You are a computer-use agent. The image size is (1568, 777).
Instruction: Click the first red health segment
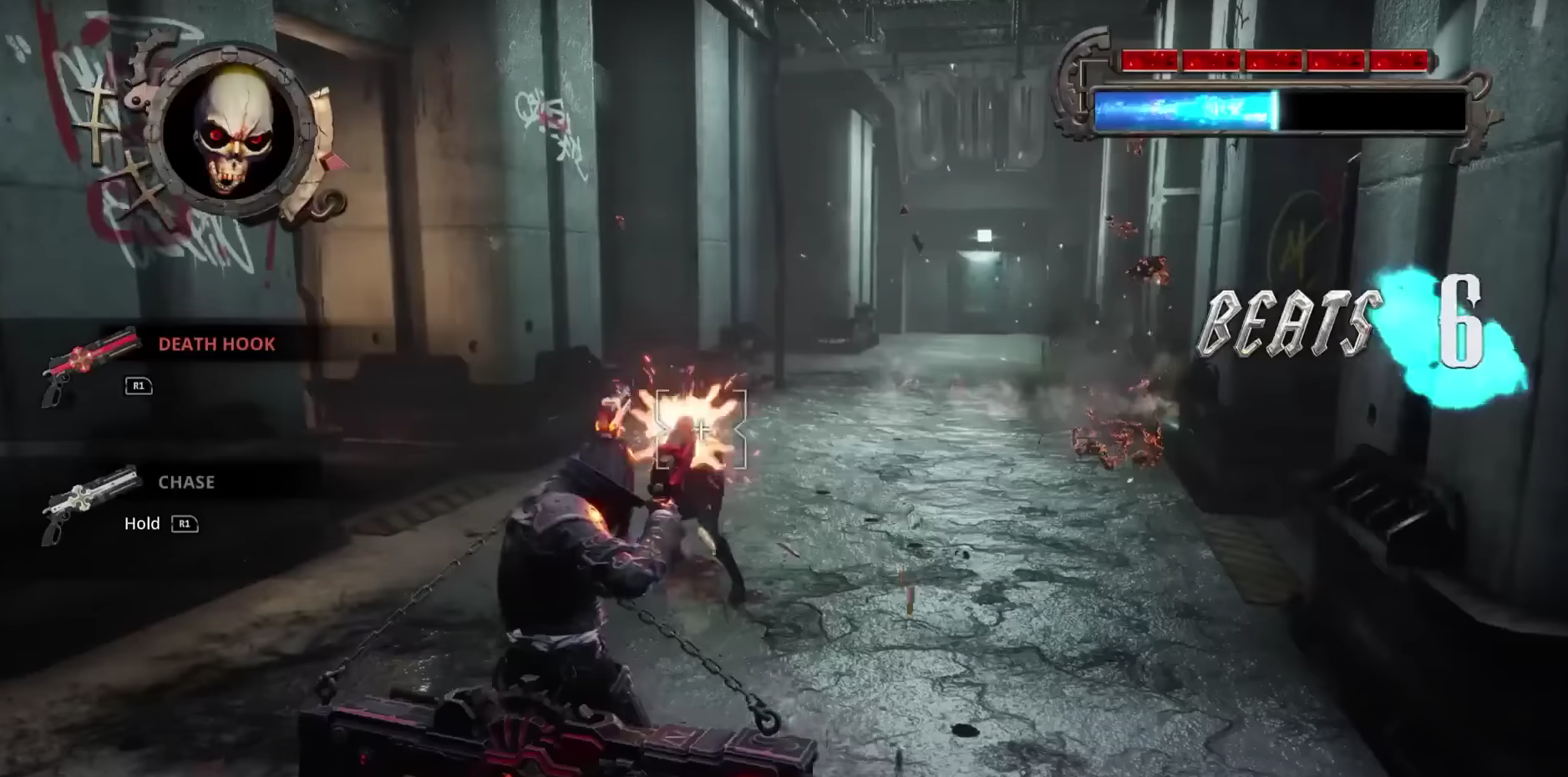pyautogui.click(x=1149, y=58)
